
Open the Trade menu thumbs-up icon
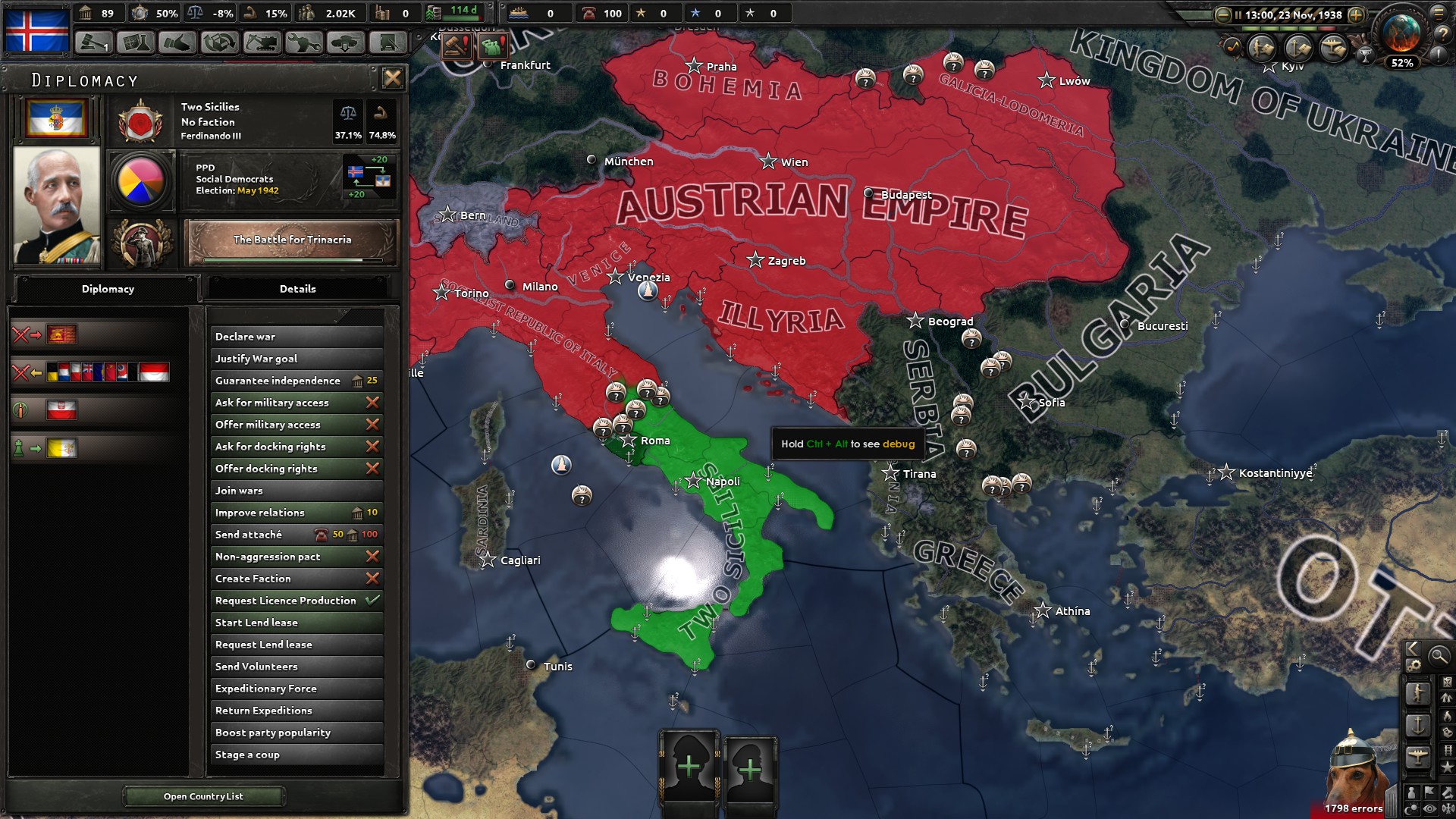(177, 43)
